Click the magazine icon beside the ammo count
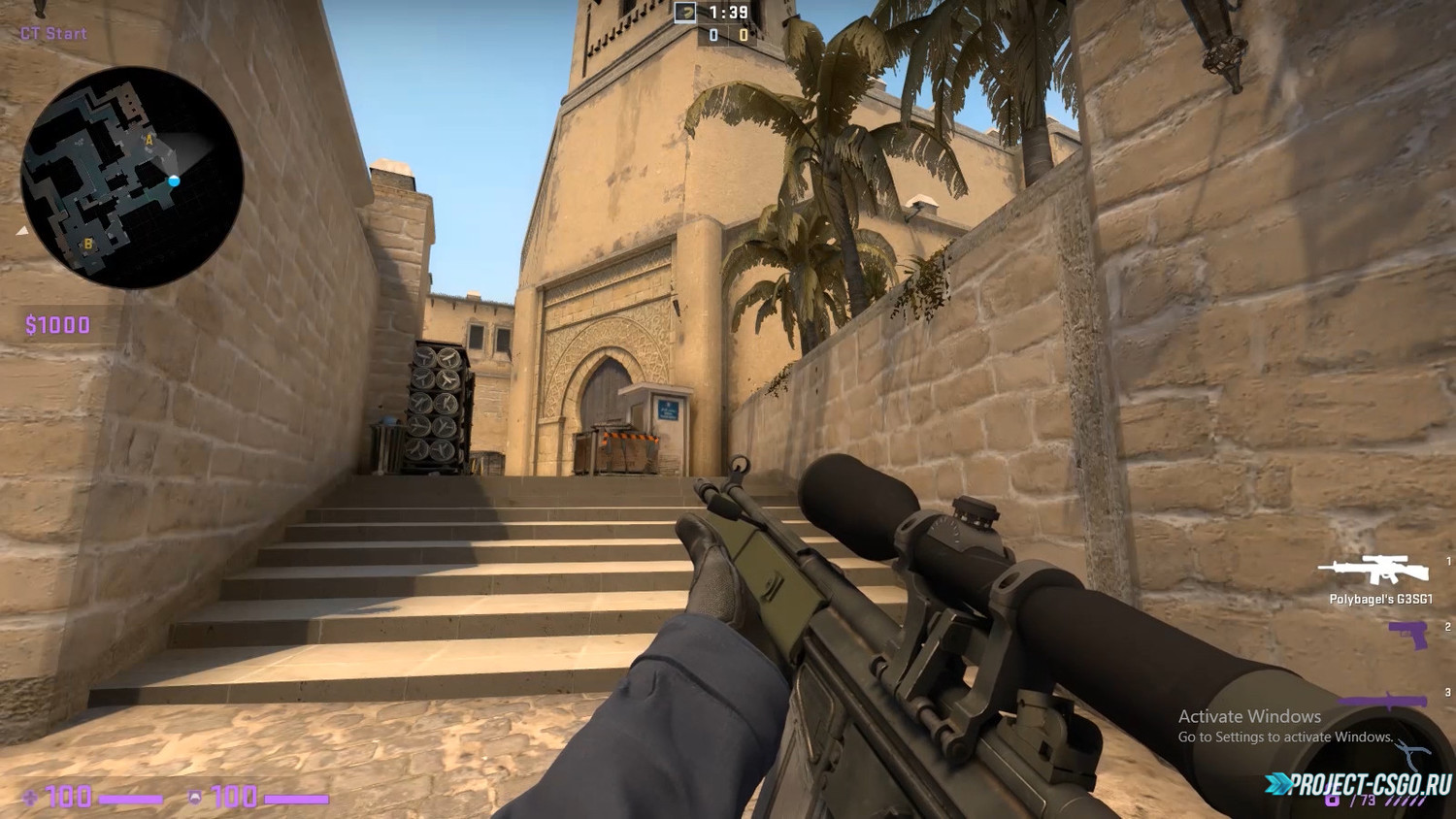 (x=1332, y=801)
